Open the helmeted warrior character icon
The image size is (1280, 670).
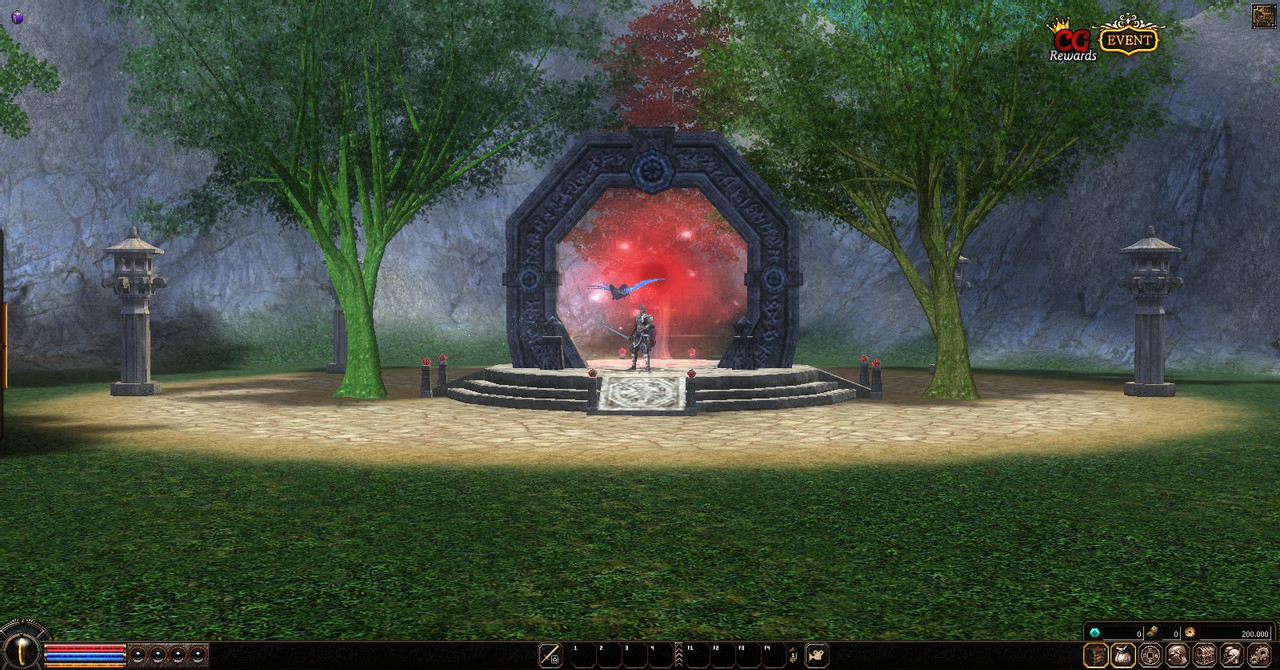[1231, 655]
